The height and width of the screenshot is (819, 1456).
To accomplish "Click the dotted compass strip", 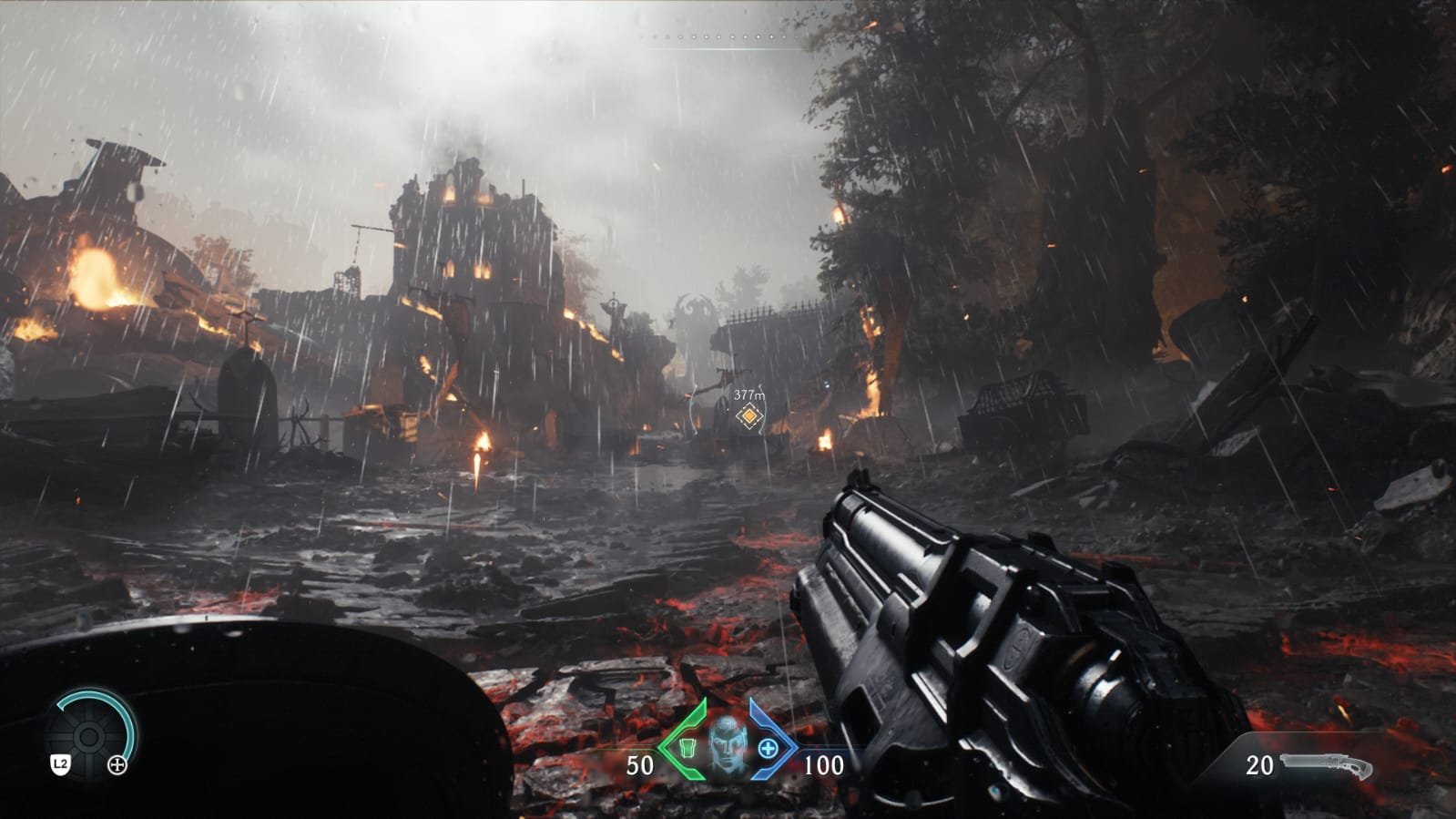I will [726, 38].
